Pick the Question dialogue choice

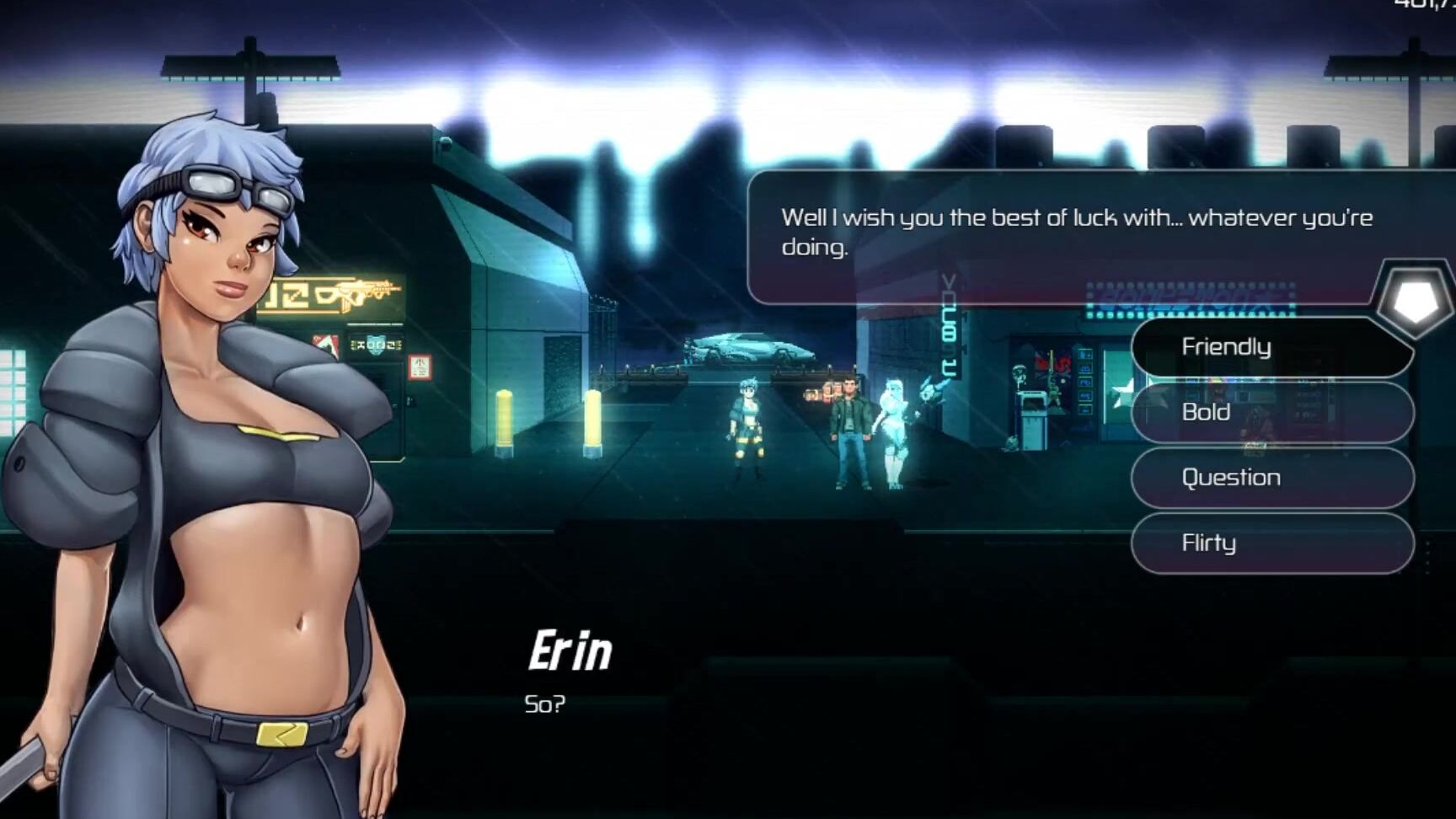pos(1271,478)
